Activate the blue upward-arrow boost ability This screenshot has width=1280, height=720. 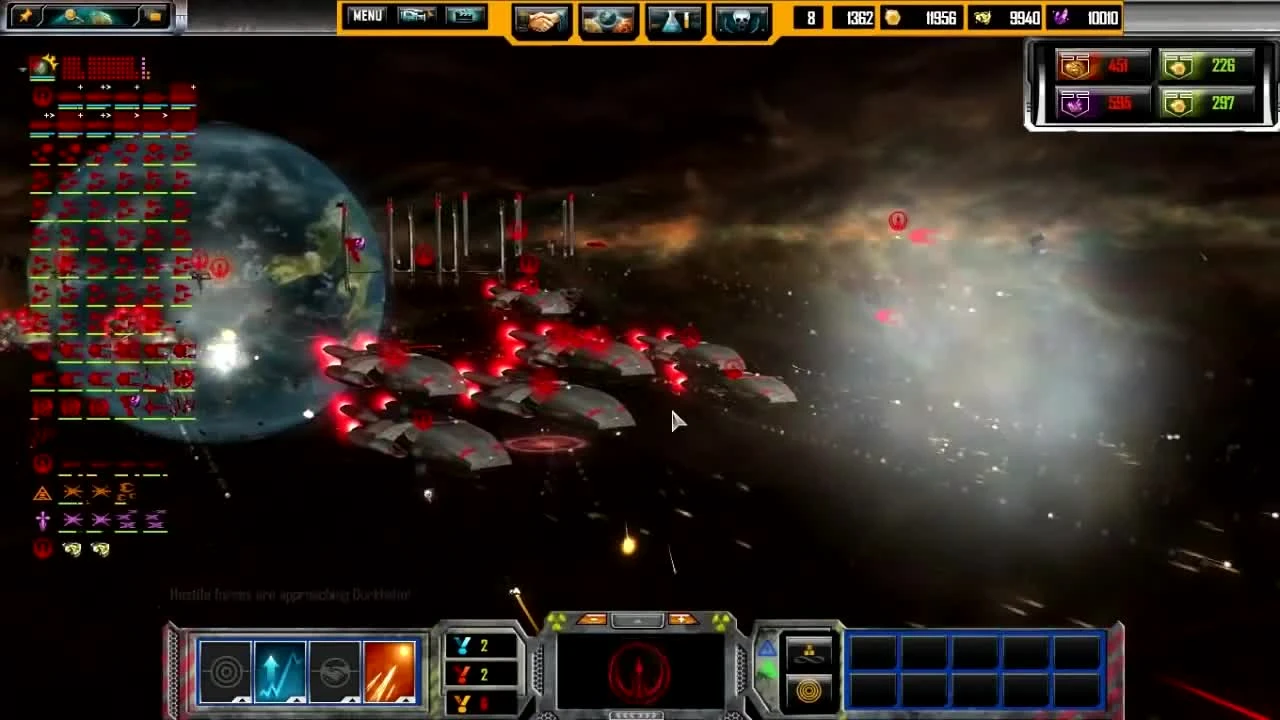[x=280, y=671]
